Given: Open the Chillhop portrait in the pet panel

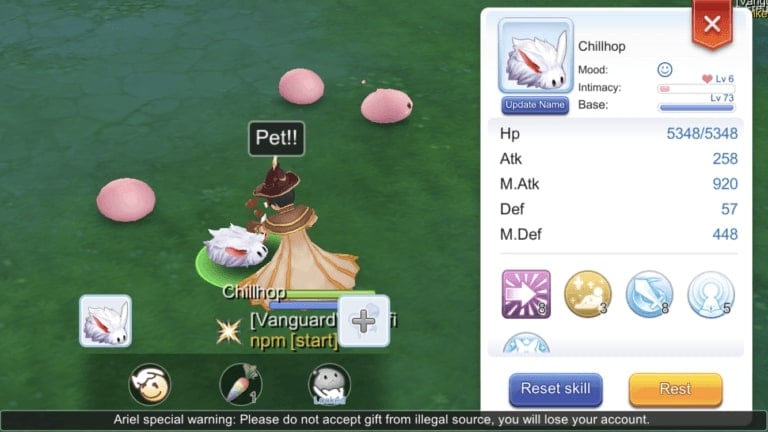Looking at the screenshot, I should (x=535, y=57).
